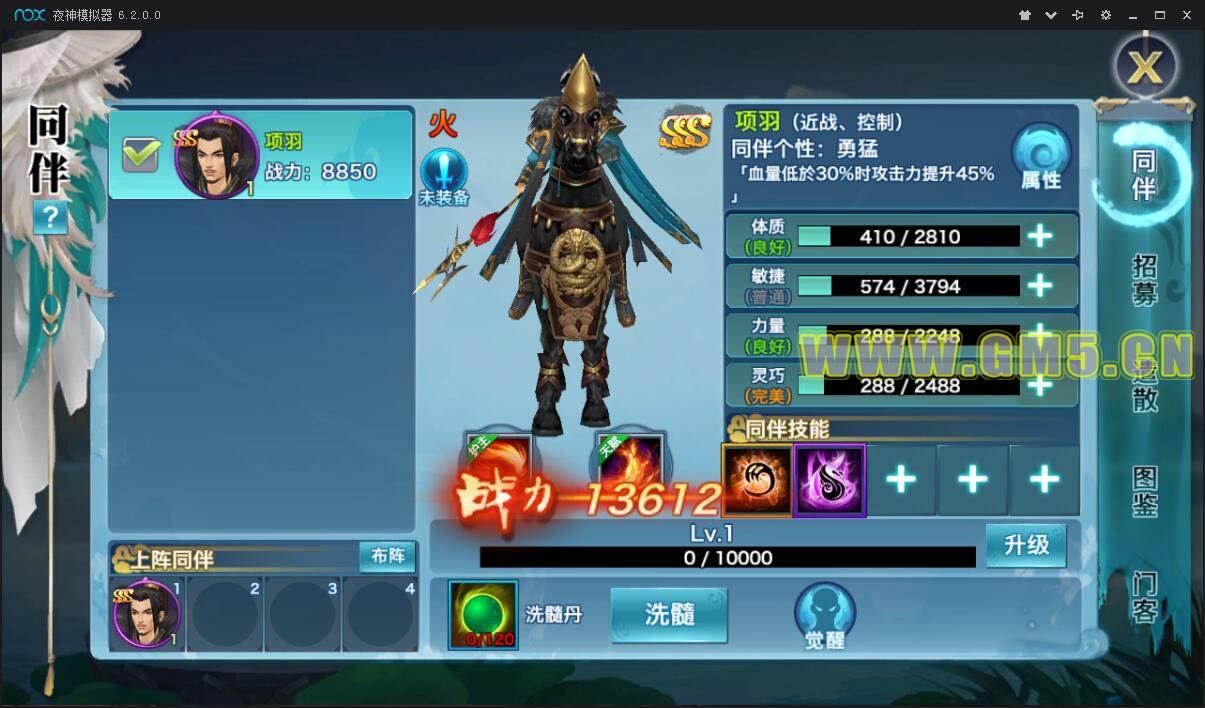
Task: Add points to 体质 with its plus button
Action: click(1040, 236)
